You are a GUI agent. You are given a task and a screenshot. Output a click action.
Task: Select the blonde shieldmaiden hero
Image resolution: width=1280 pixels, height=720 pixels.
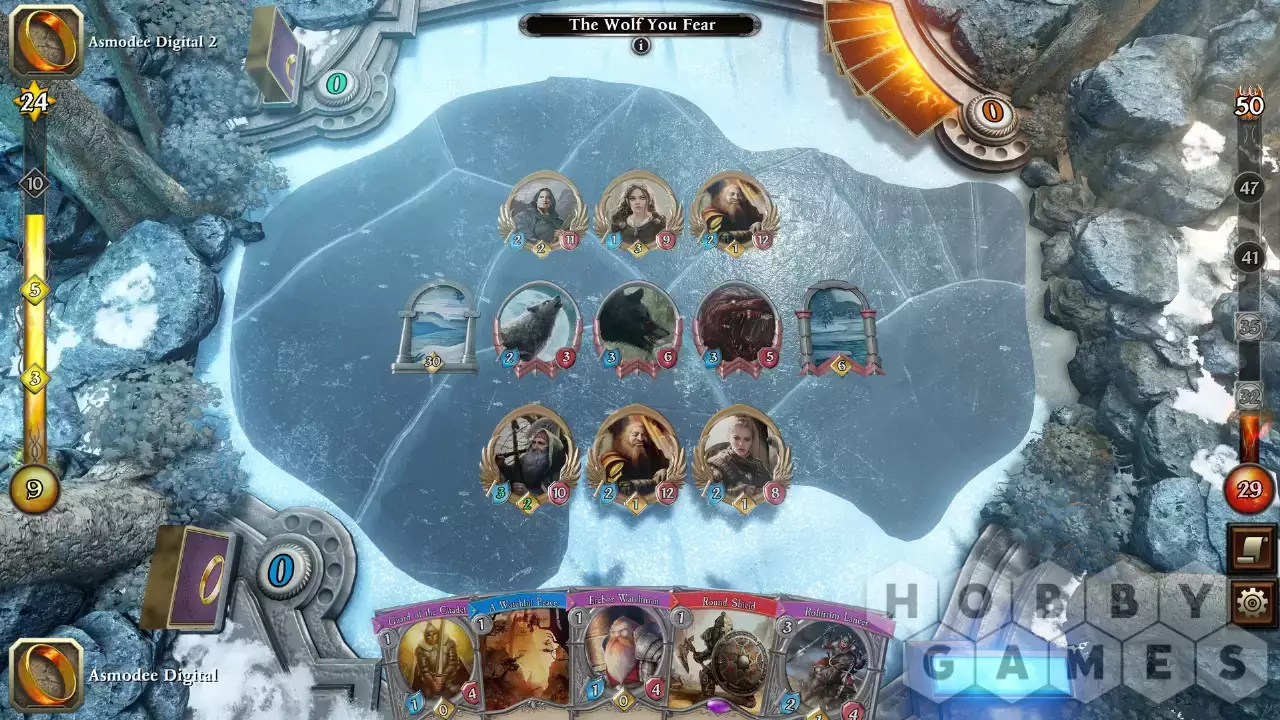[741, 450]
